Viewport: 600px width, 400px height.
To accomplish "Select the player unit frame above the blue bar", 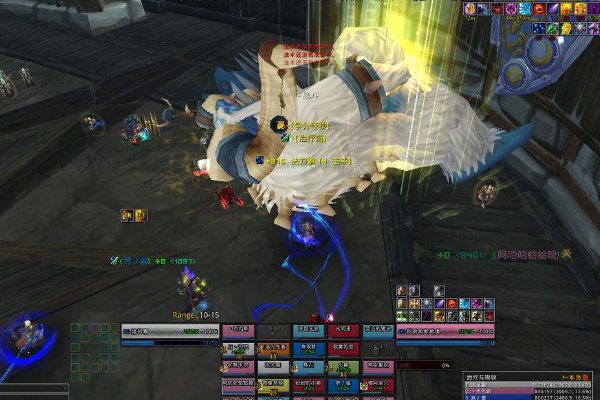I will [168, 329].
